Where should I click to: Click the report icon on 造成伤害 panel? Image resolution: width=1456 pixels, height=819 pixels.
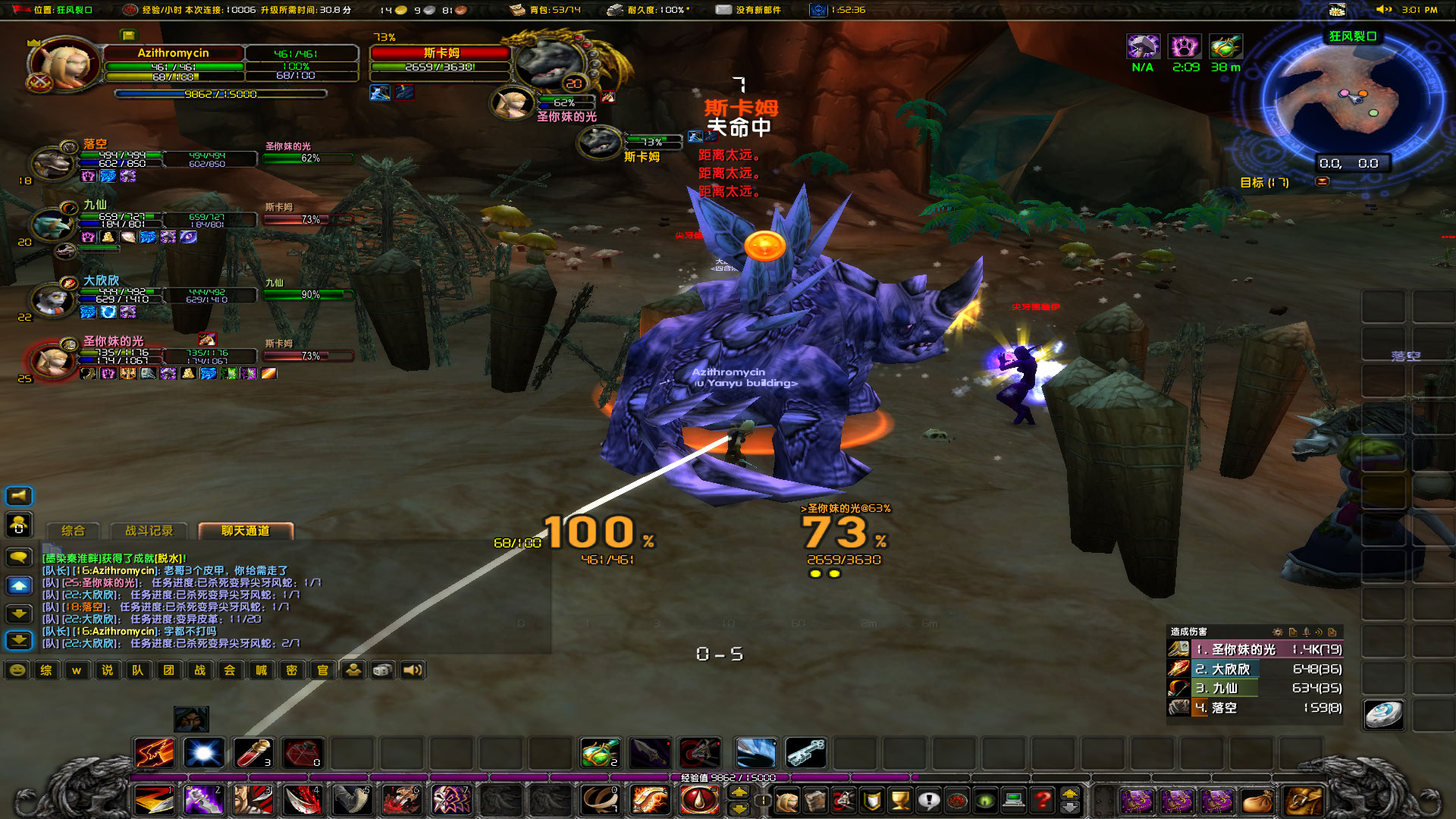point(1294,632)
